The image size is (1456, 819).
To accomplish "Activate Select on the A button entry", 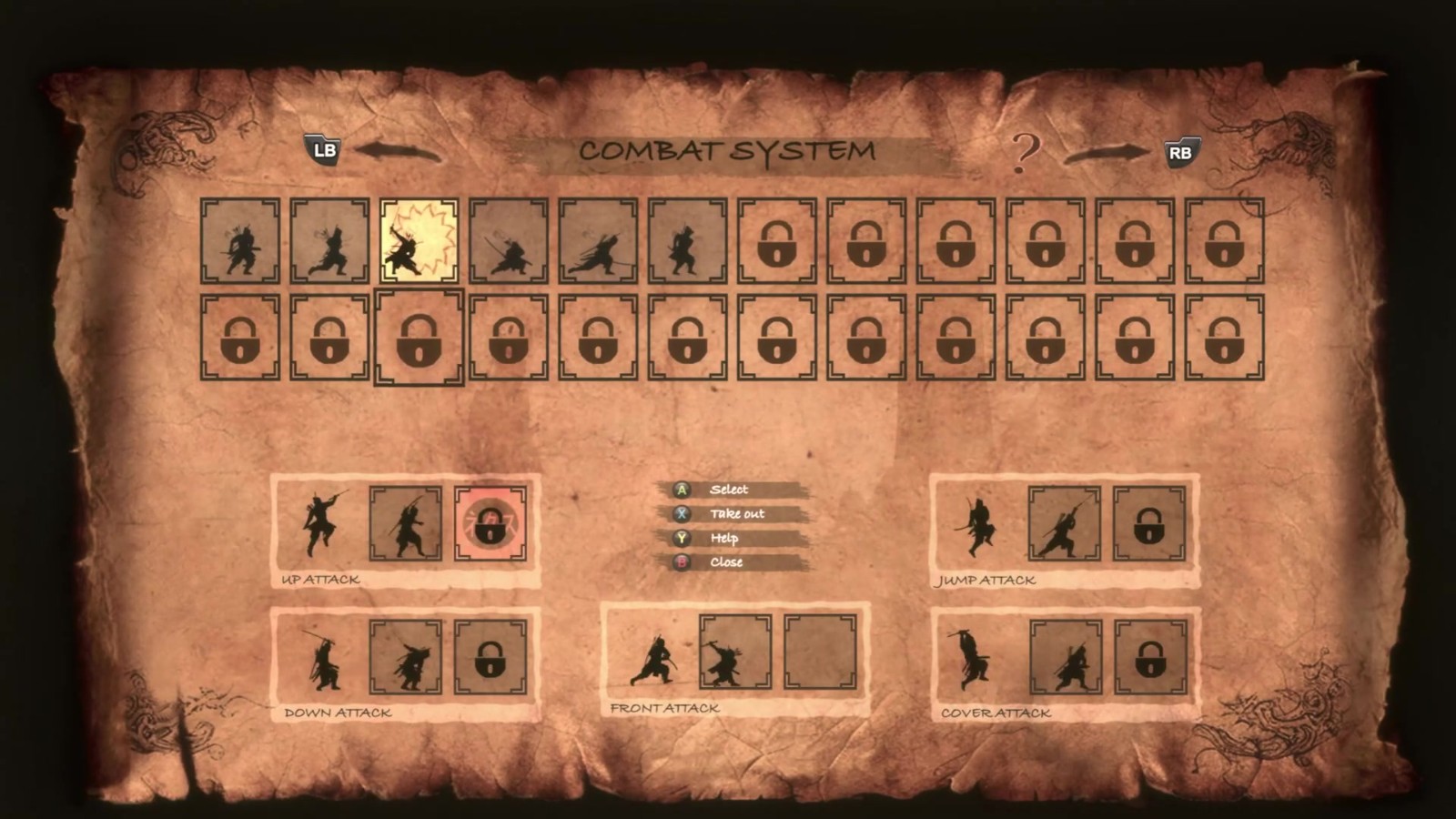I will click(726, 489).
